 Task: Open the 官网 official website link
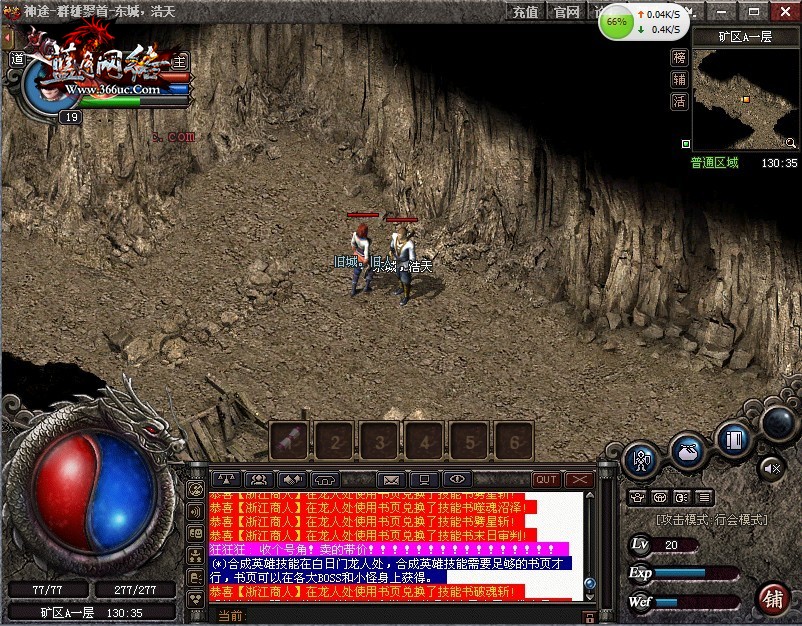(x=567, y=12)
